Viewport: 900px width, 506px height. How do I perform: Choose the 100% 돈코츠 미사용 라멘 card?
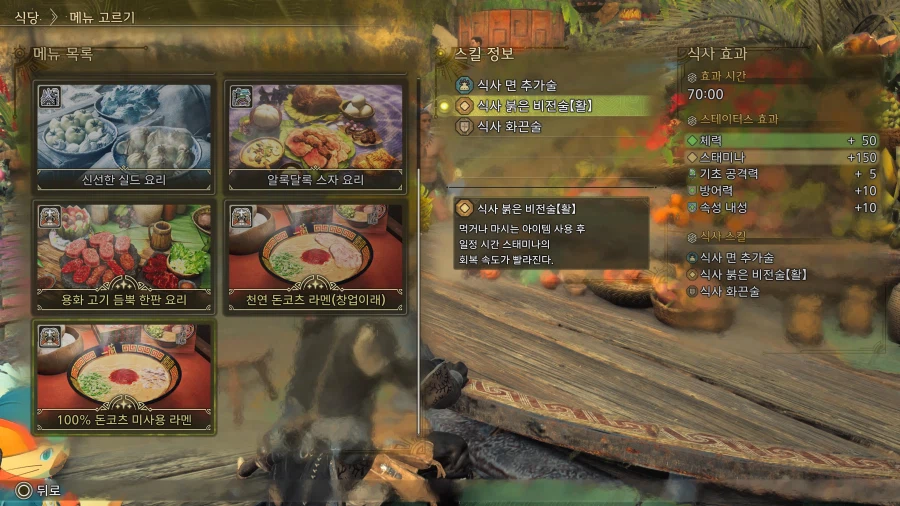125,376
